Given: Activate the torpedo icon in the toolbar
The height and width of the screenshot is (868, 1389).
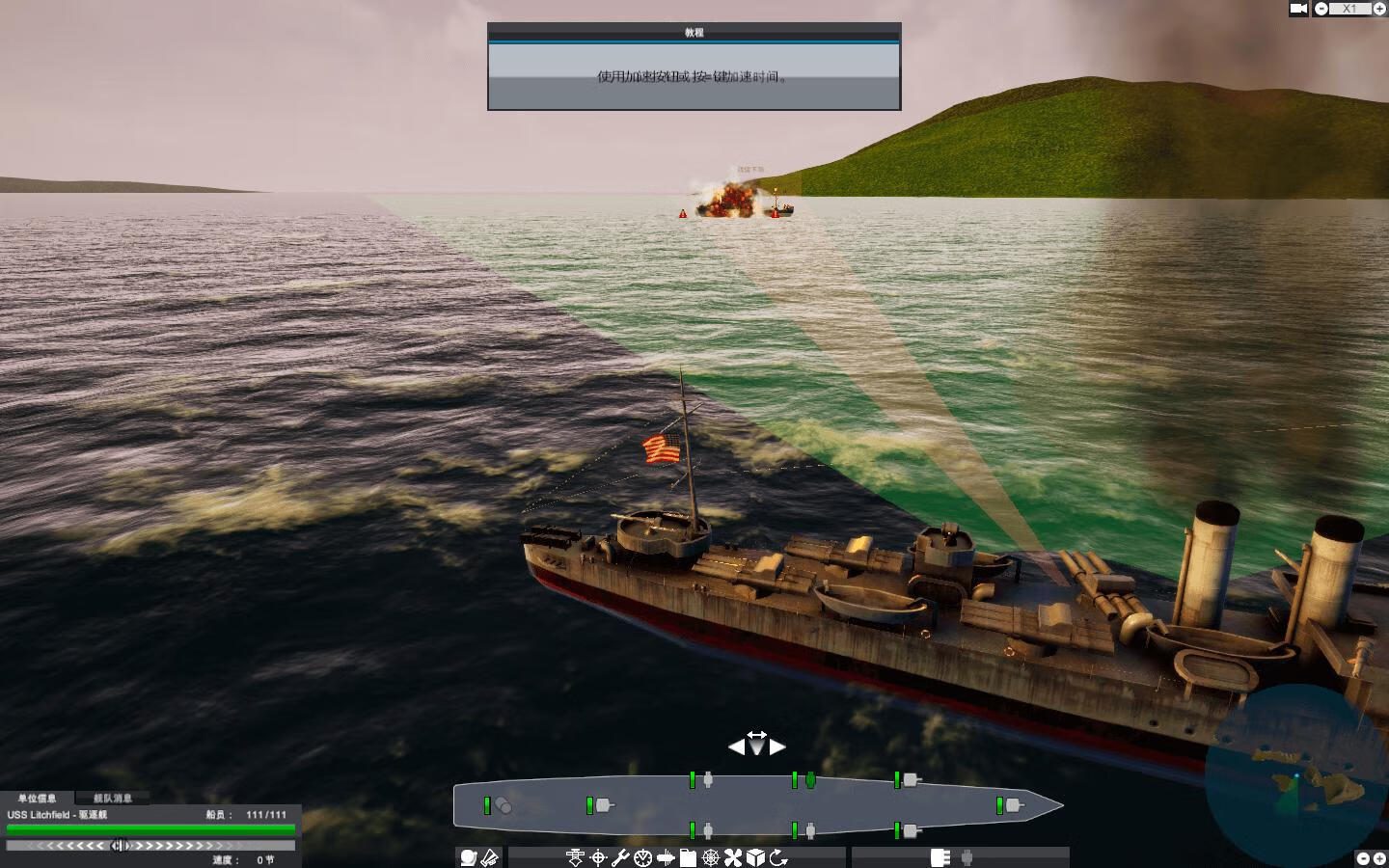Looking at the screenshot, I should click(666, 857).
